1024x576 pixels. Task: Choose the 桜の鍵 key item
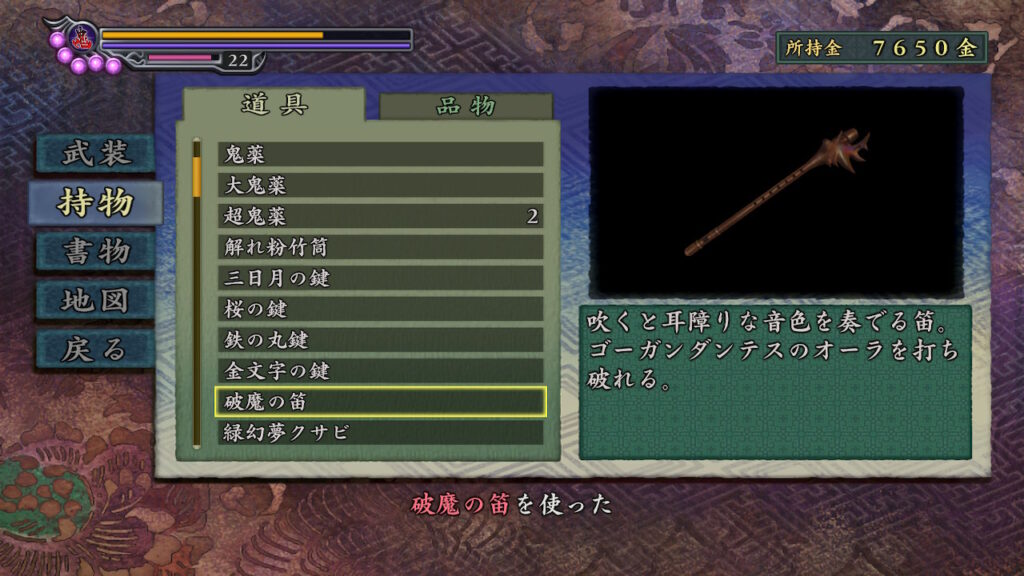[380, 309]
